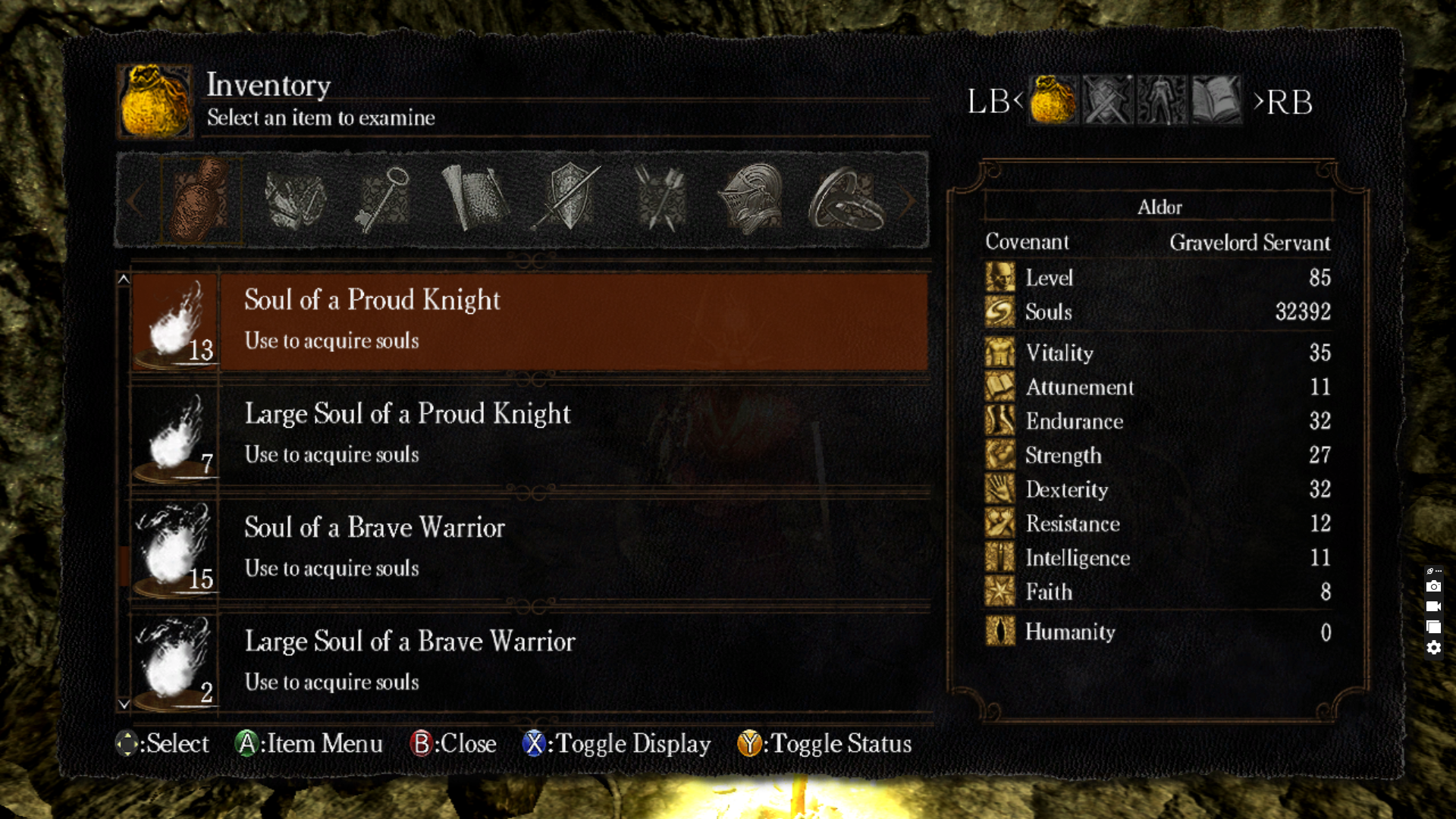Switch to the helmet armor category
This screenshot has height=819, width=1456.
752,200
